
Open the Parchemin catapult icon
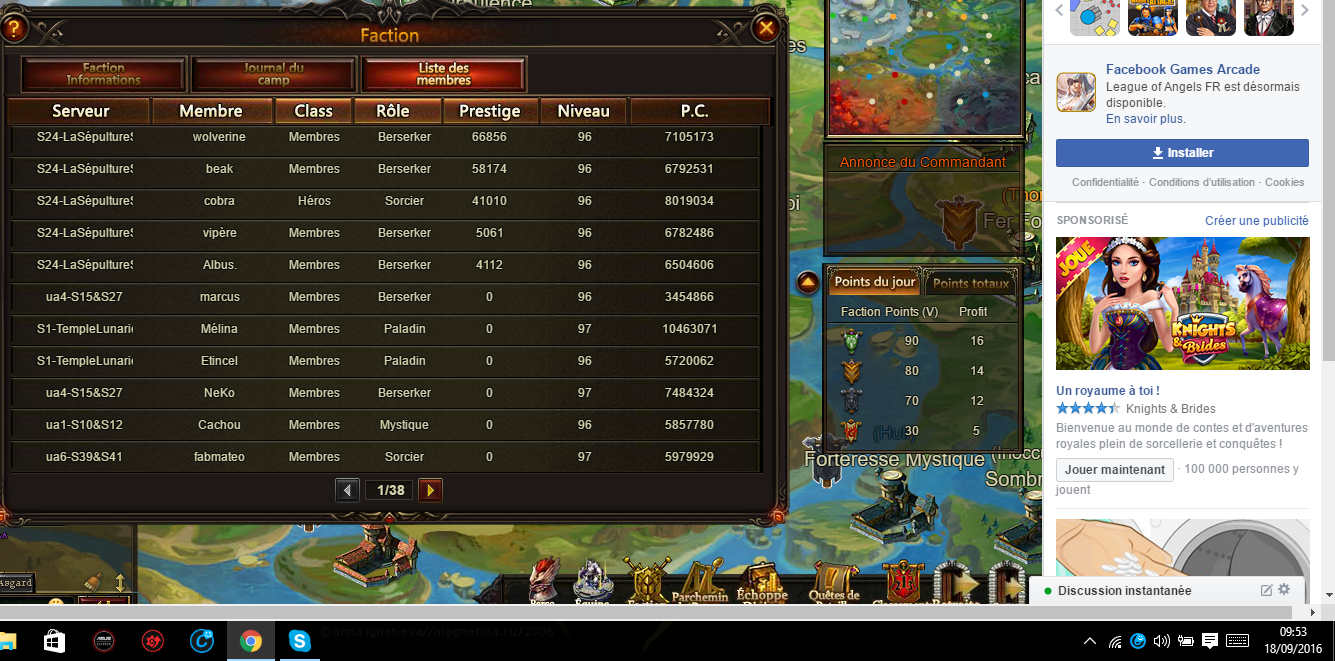pyautogui.click(x=701, y=580)
